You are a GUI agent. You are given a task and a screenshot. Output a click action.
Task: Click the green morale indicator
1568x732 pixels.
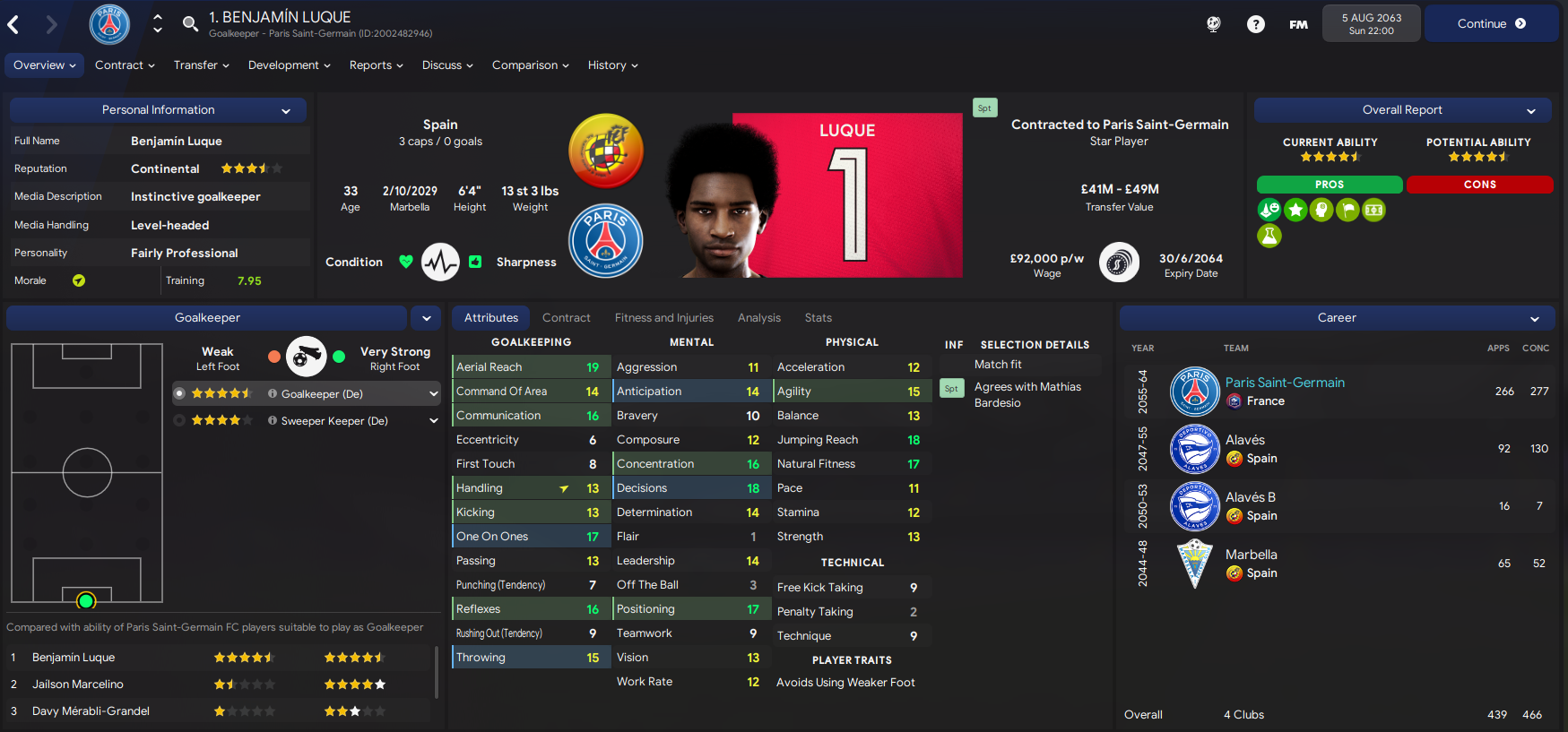tap(77, 280)
